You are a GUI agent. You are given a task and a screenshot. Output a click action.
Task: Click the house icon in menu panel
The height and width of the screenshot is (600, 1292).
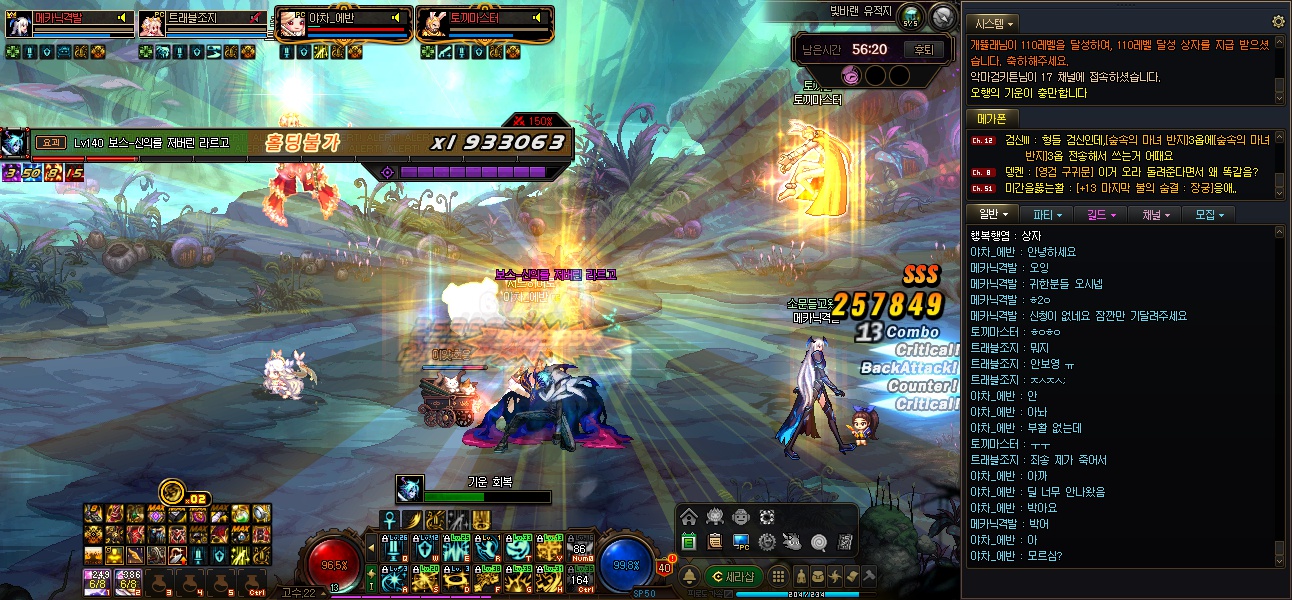click(689, 517)
